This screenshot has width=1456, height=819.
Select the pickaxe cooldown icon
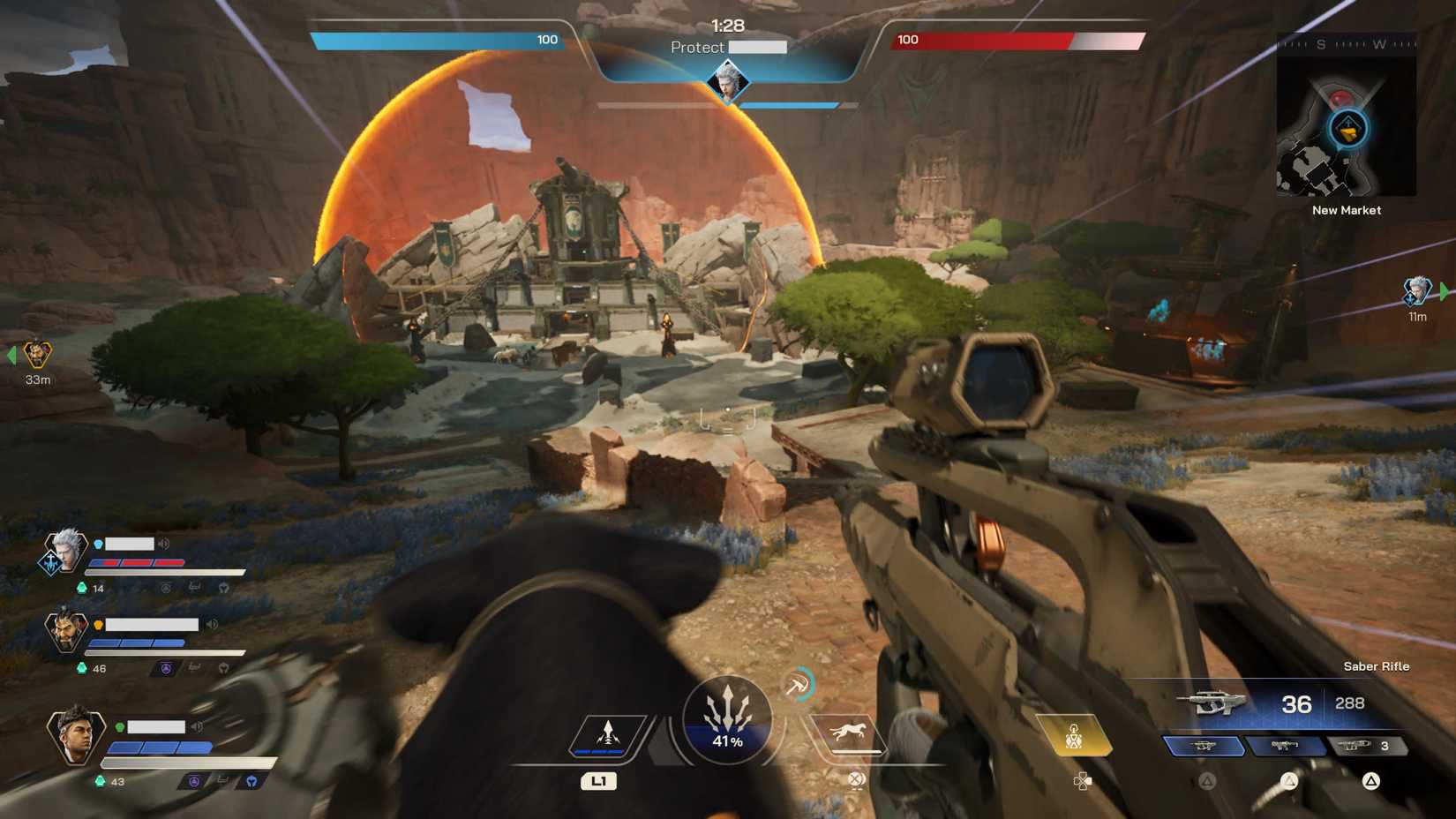pyautogui.click(x=798, y=684)
